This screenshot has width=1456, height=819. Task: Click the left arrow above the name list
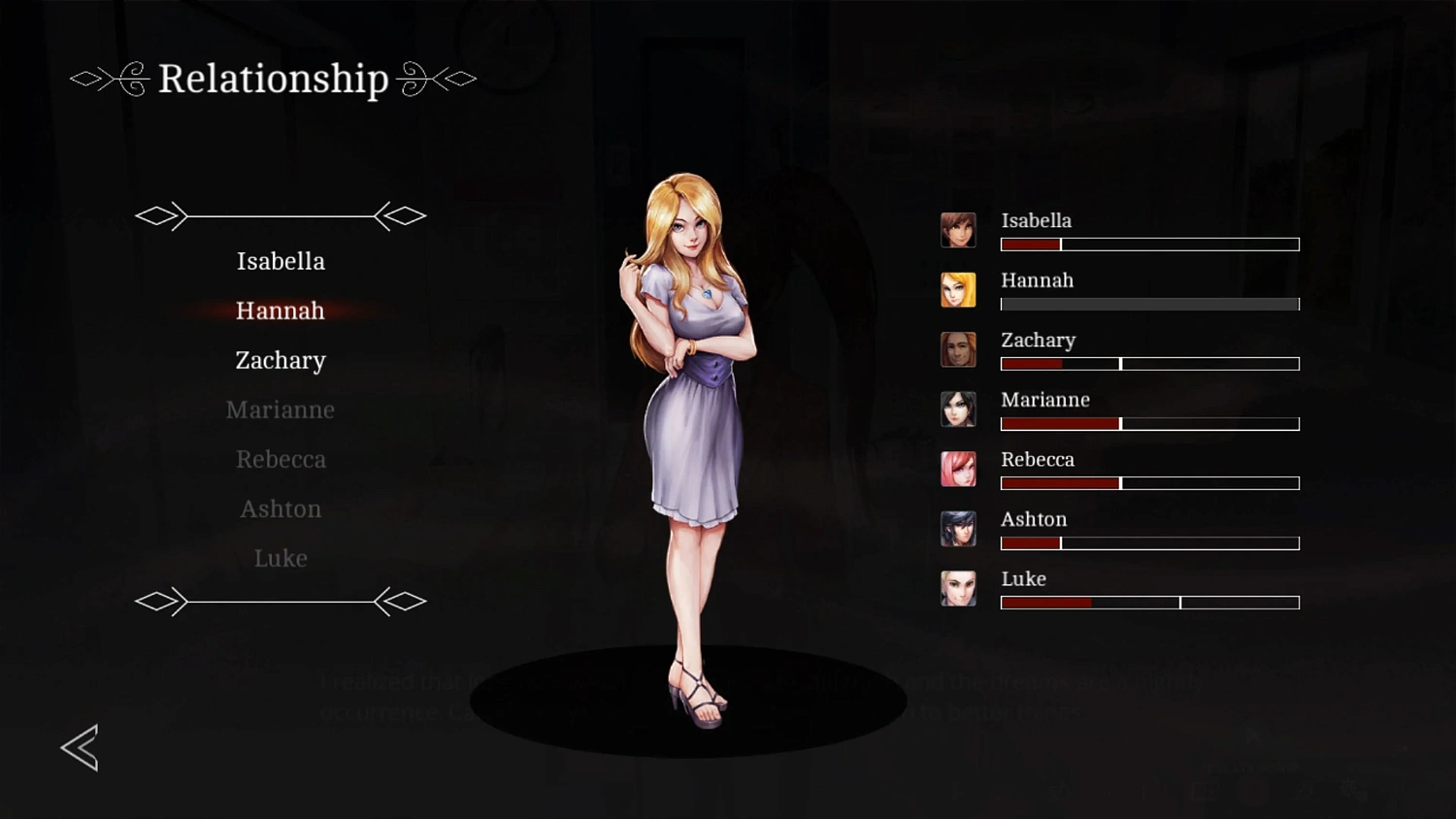[x=162, y=215]
